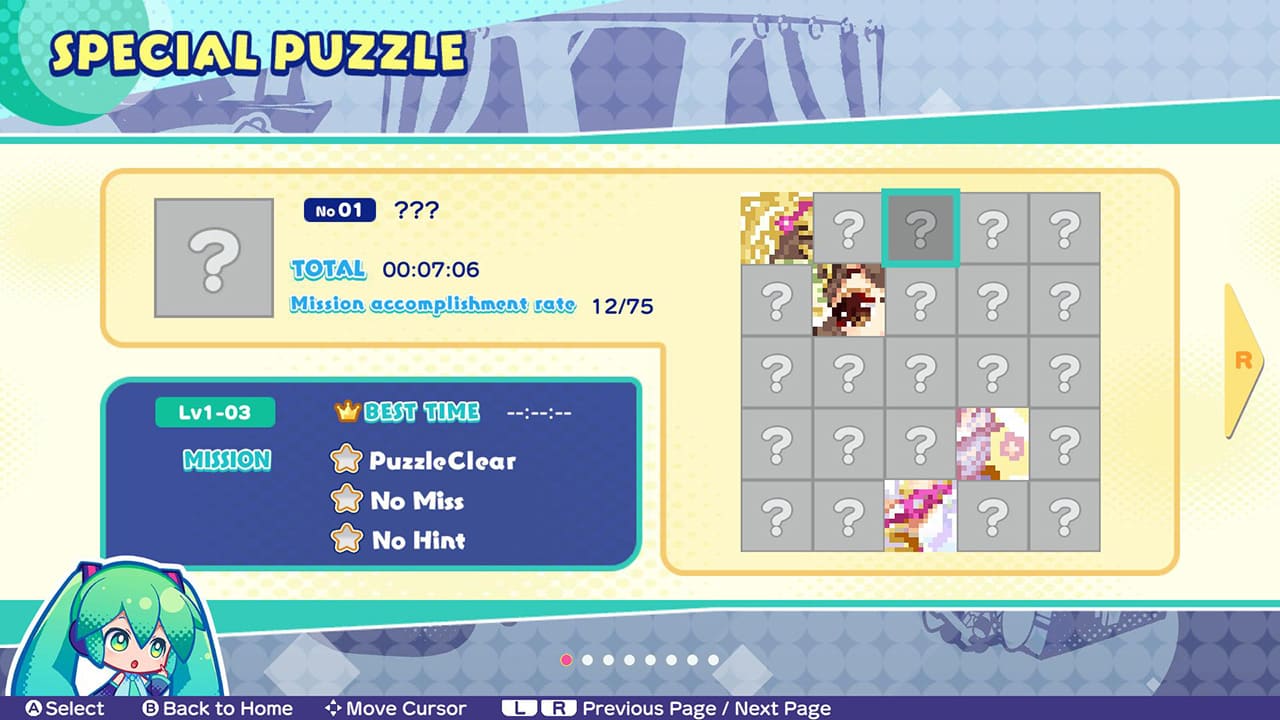Toggle the No Hint star
This screenshot has width=1280, height=720.
point(347,540)
